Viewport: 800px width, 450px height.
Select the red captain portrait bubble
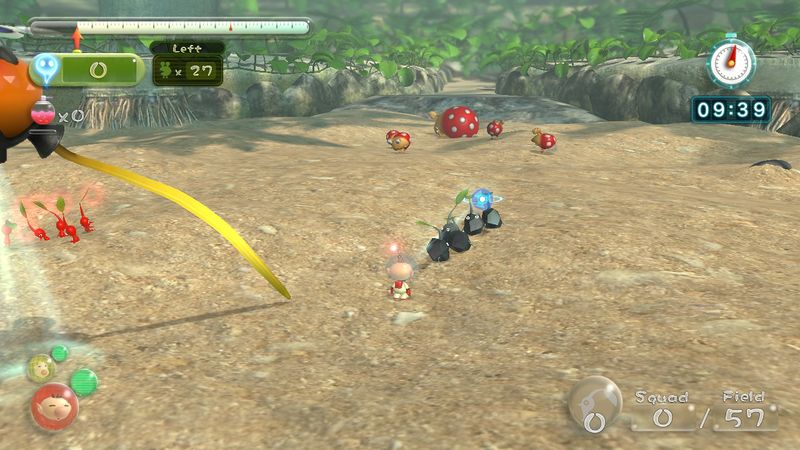click(53, 405)
